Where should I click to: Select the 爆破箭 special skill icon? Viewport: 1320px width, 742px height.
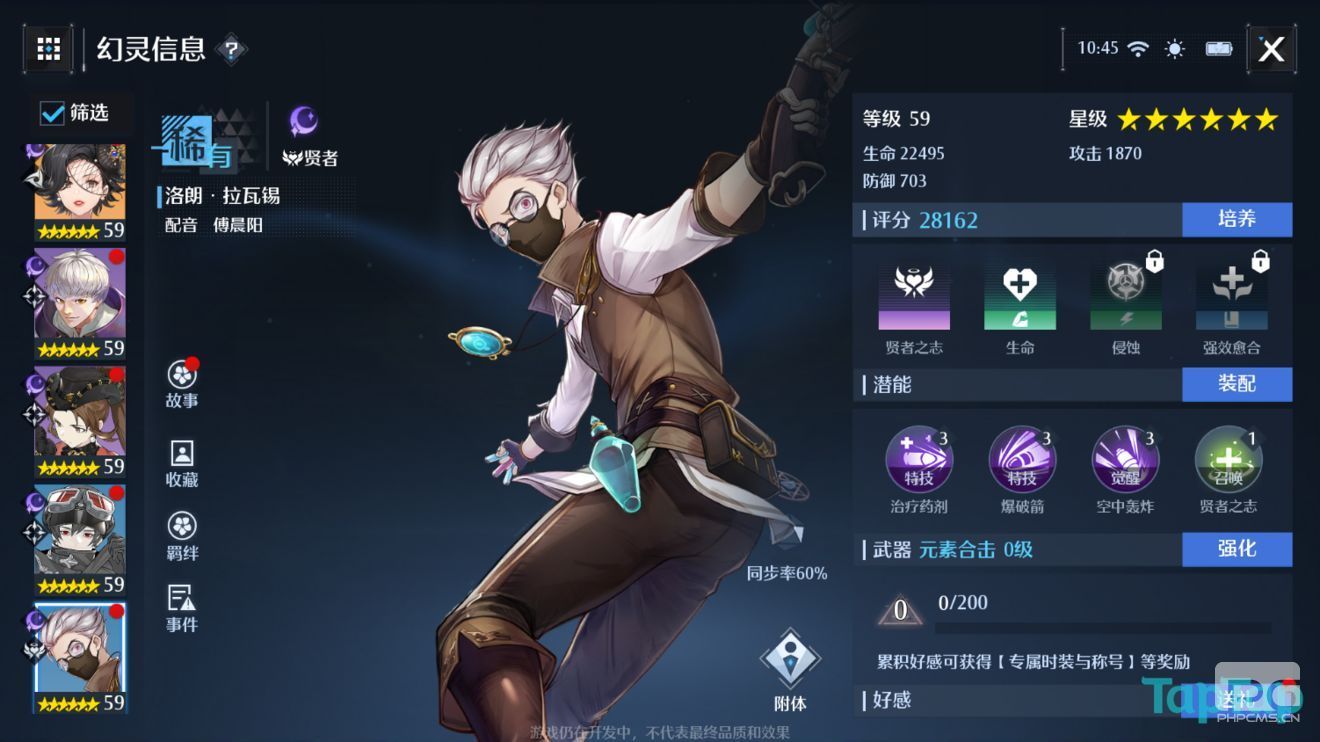[x=1022, y=459]
